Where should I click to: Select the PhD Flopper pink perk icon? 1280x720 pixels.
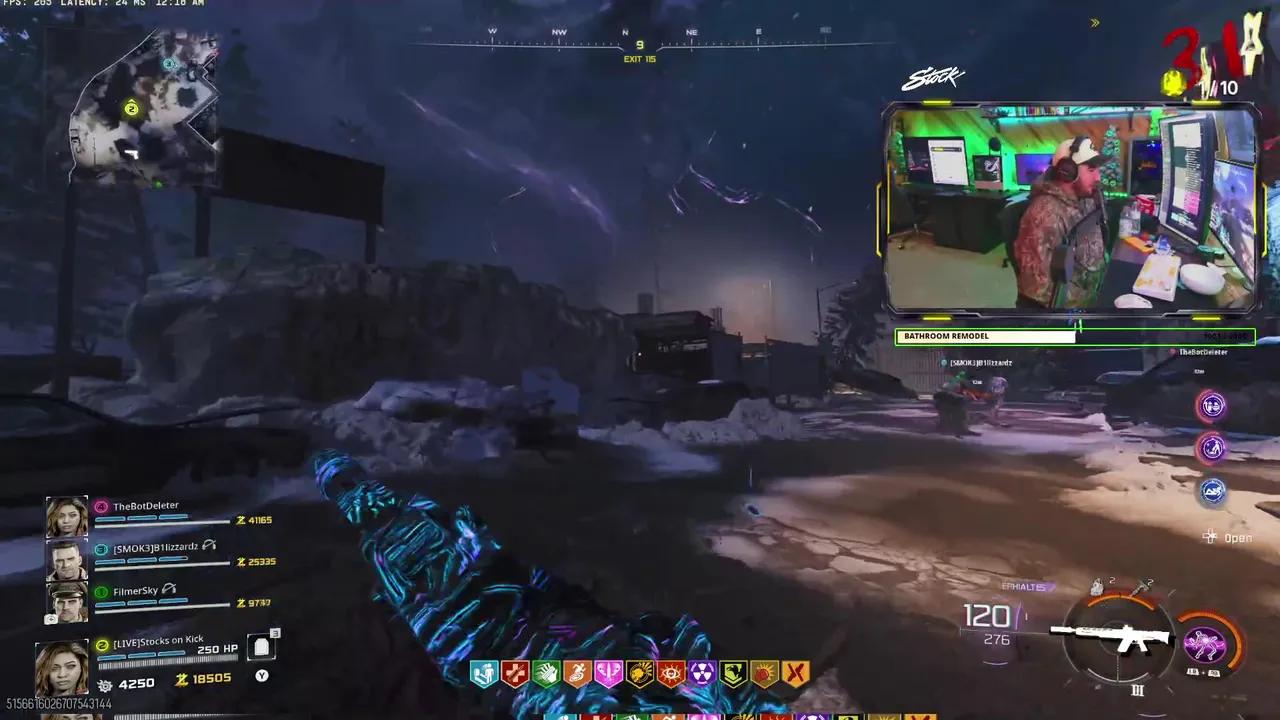click(608, 673)
